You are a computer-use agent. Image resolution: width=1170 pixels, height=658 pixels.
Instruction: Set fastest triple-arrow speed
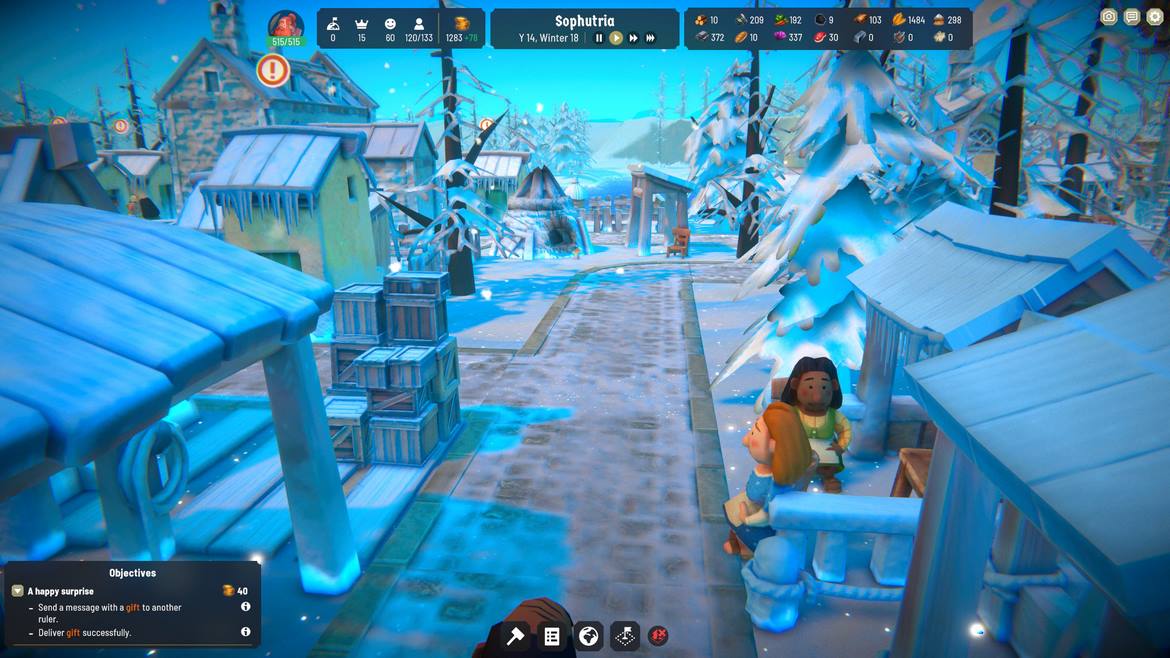pyautogui.click(x=650, y=38)
